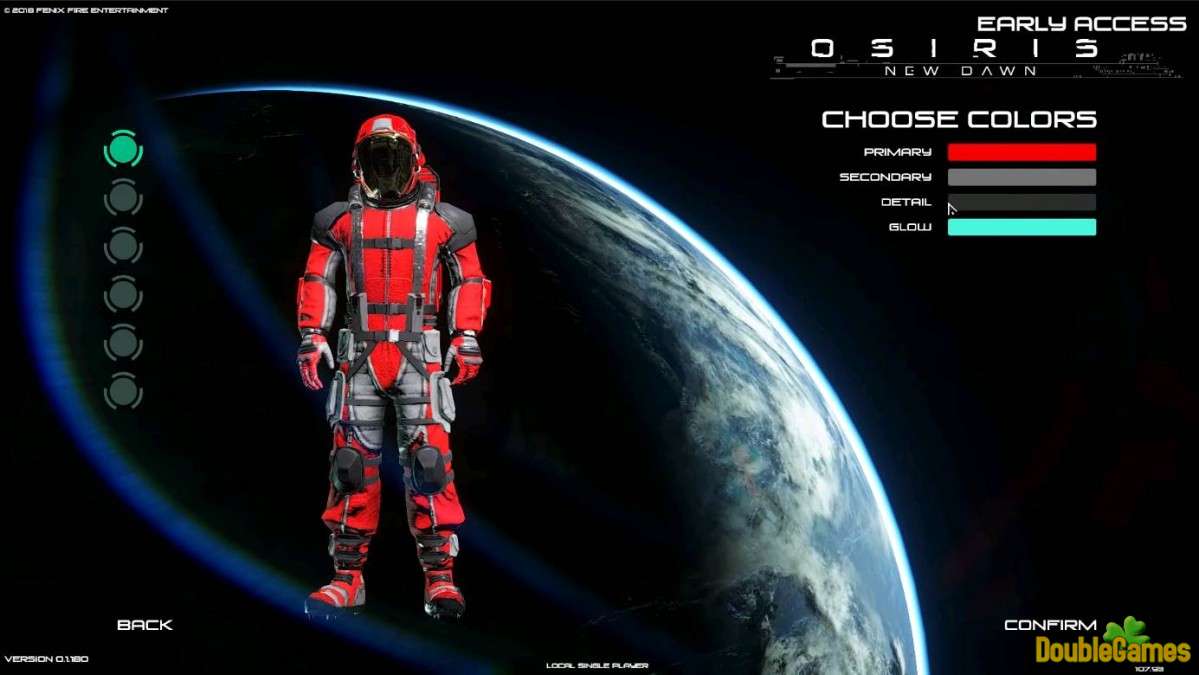Go back to the previous menu
This screenshot has height=675, width=1199.
(x=145, y=625)
